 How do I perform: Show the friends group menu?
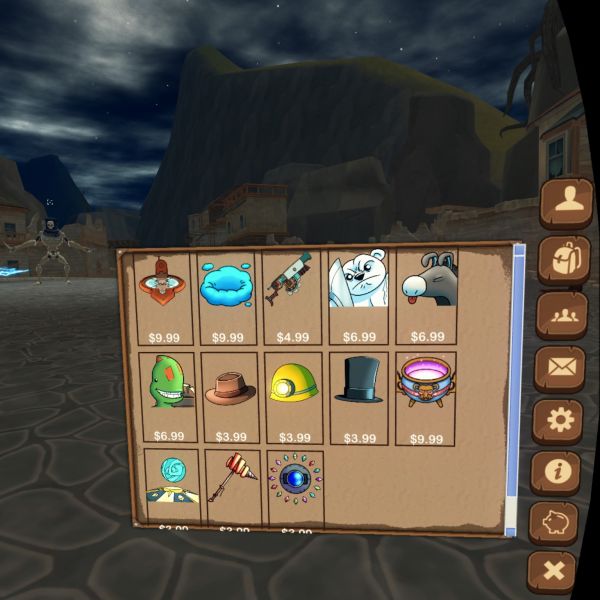562,315
